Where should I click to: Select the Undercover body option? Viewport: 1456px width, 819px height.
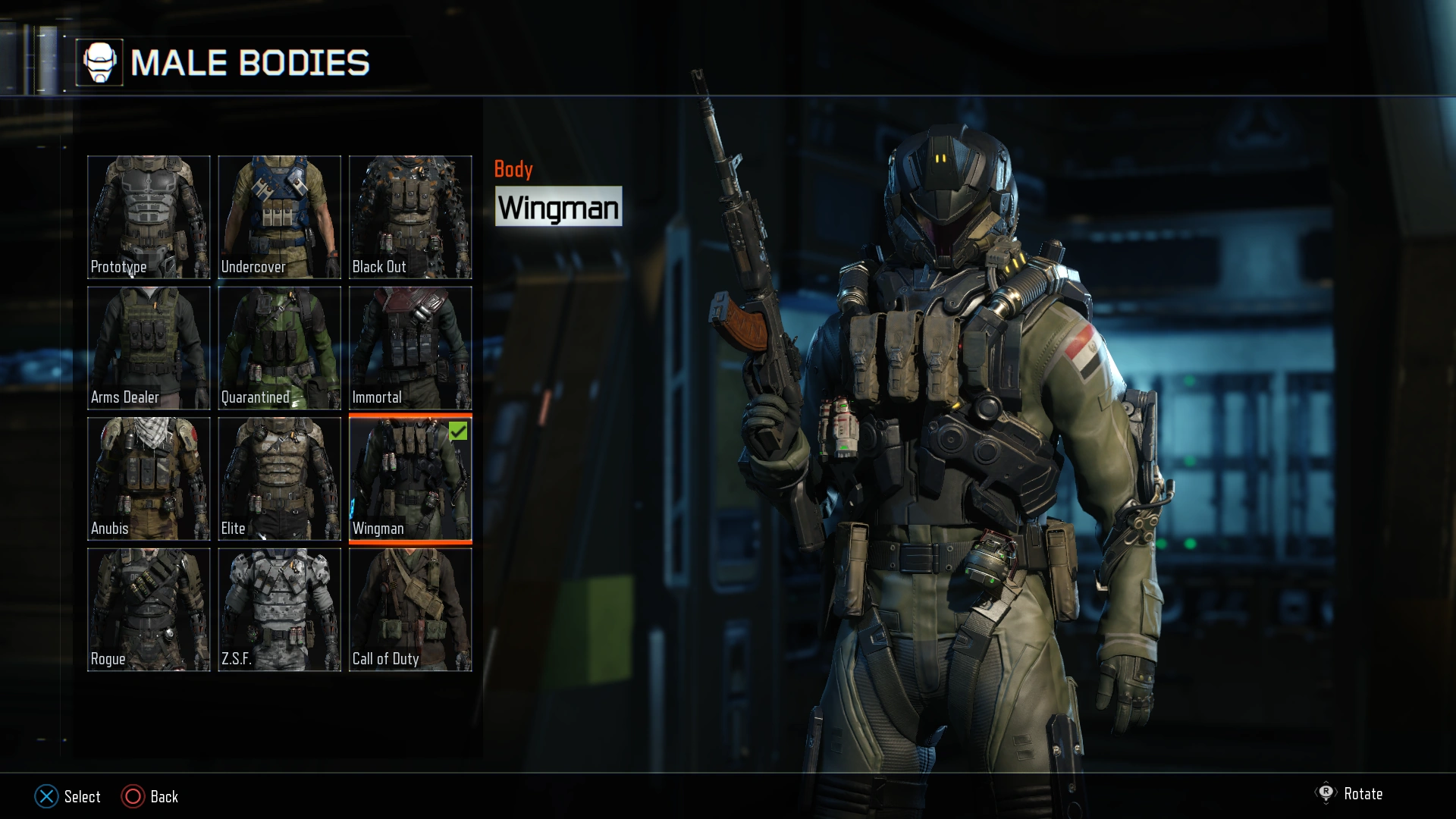(279, 218)
